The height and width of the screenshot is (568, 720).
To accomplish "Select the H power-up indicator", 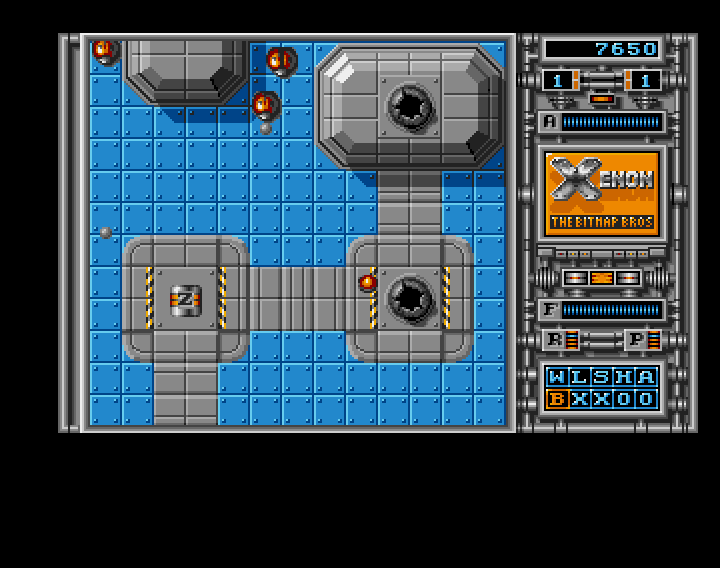I will 624,377.
